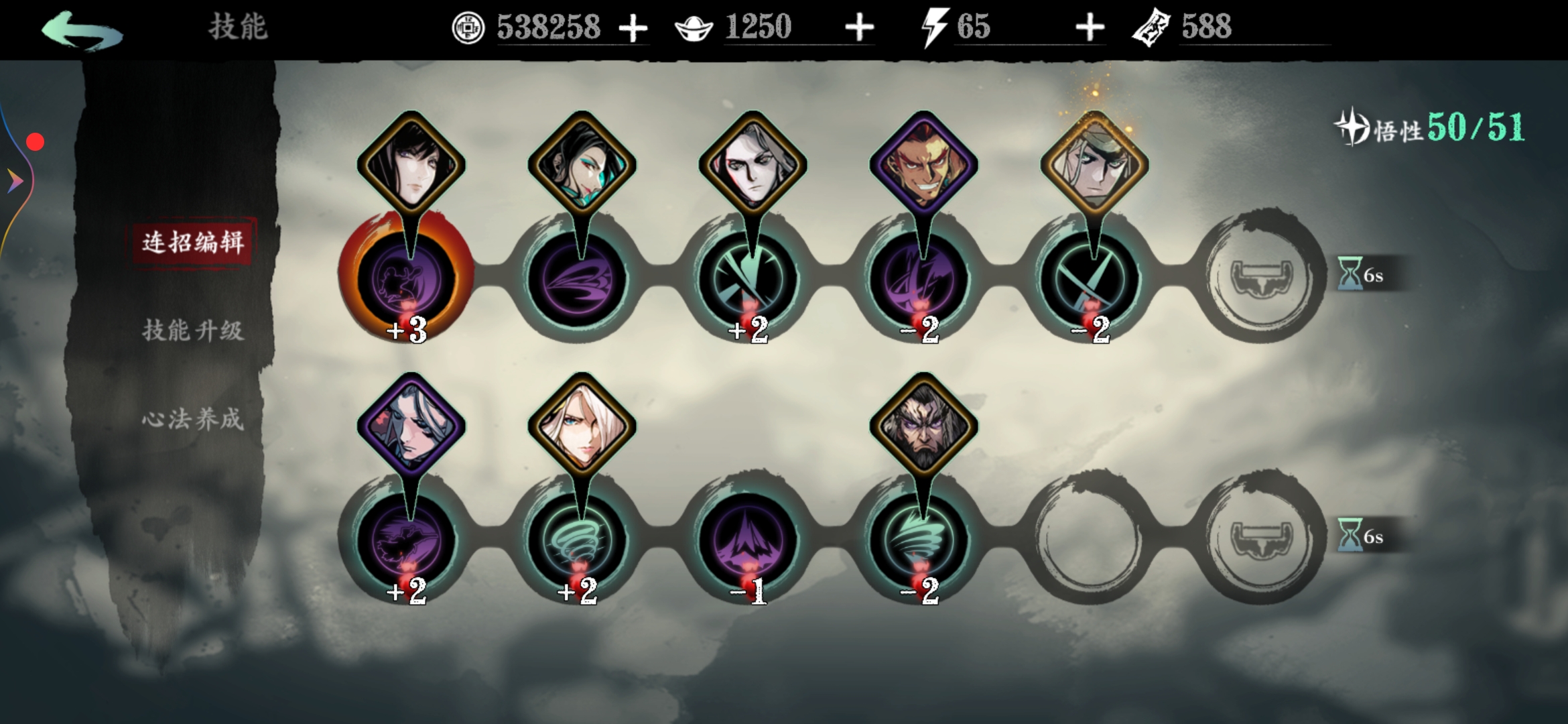Select the purple lightning skill with -2
The width and height of the screenshot is (1568, 724).
click(x=921, y=278)
